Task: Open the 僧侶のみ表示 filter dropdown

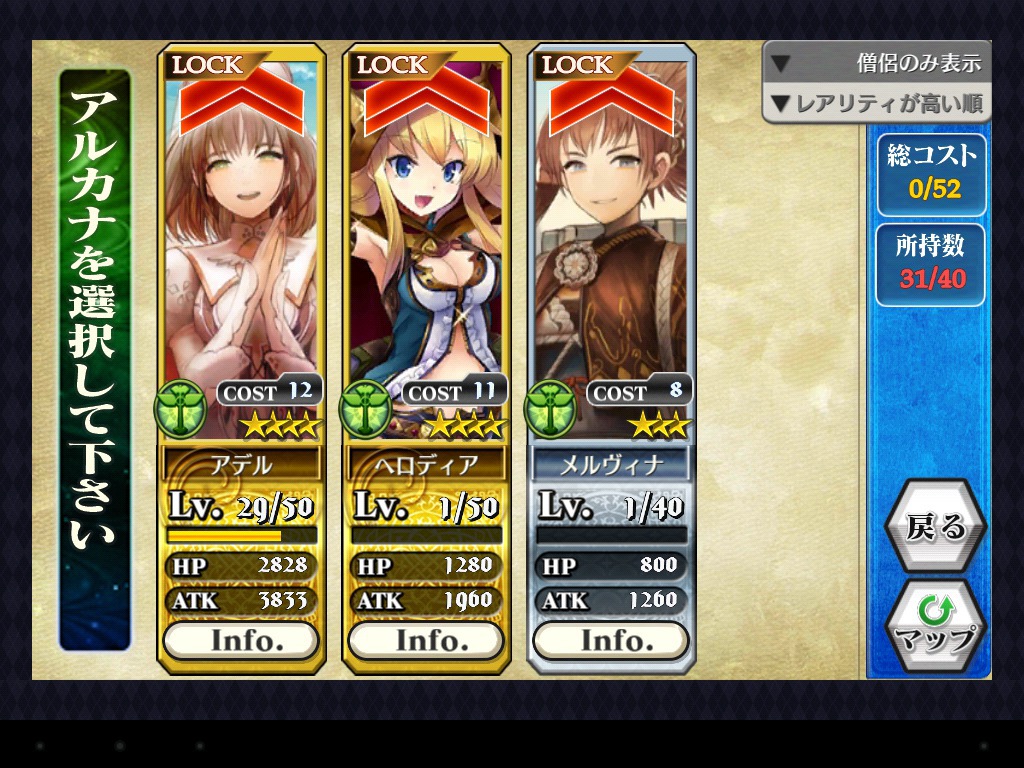Action: (x=876, y=63)
